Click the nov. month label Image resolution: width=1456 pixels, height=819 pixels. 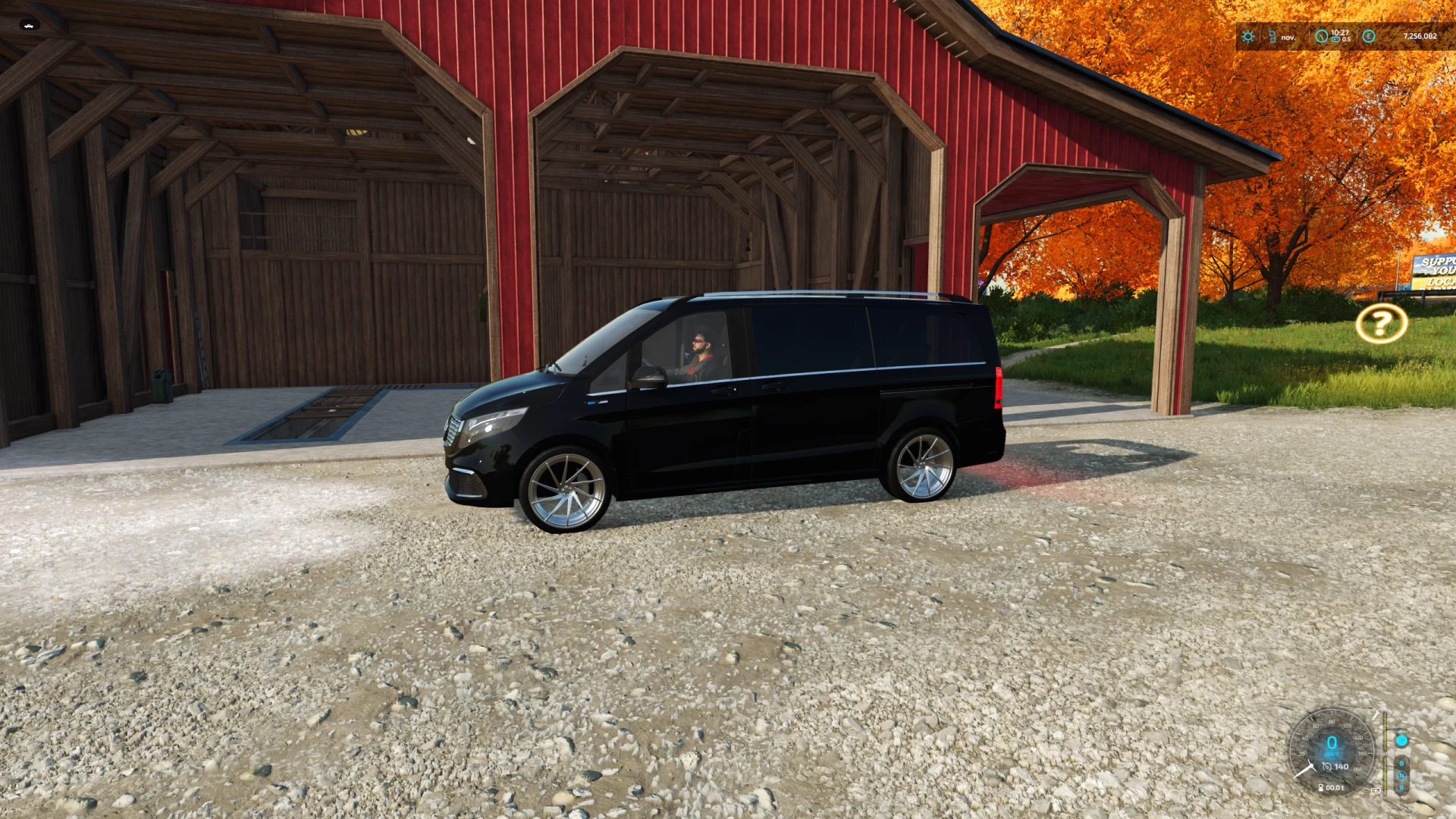[x=1288, y=37]
